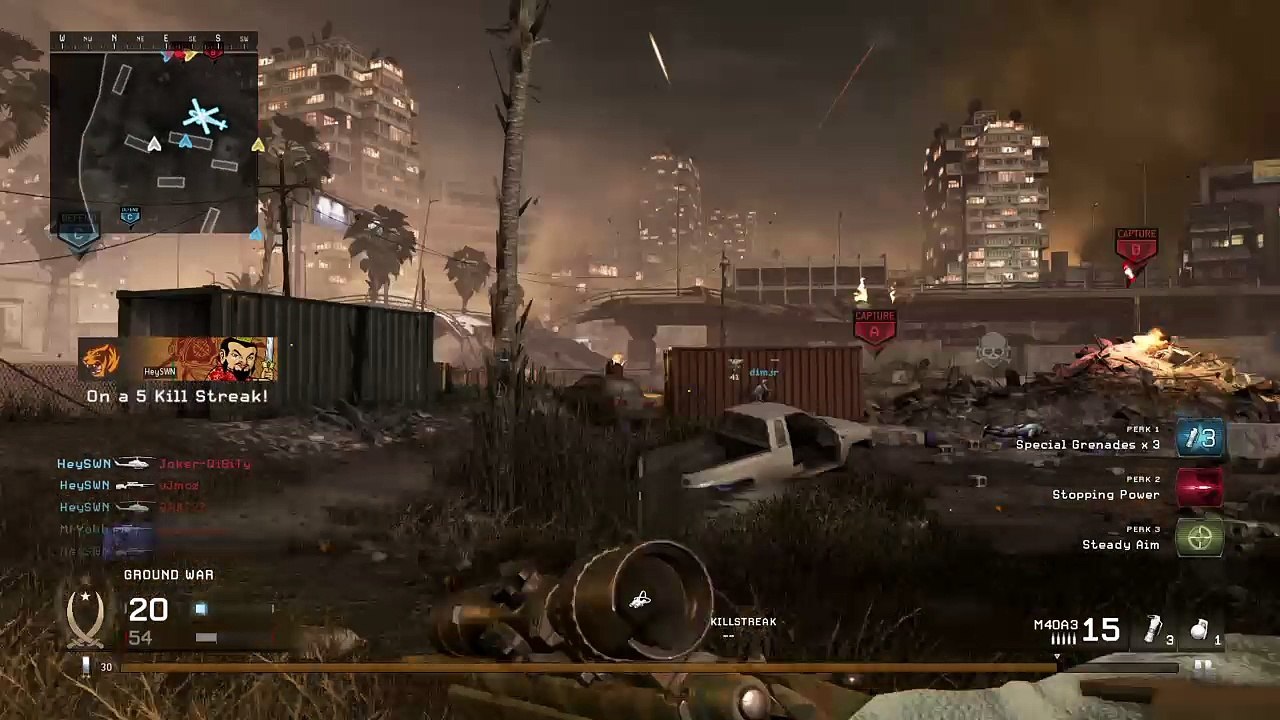Click the Defend C flag marker
This screenshot has height=720, width=1280.
tap(78, 228)
